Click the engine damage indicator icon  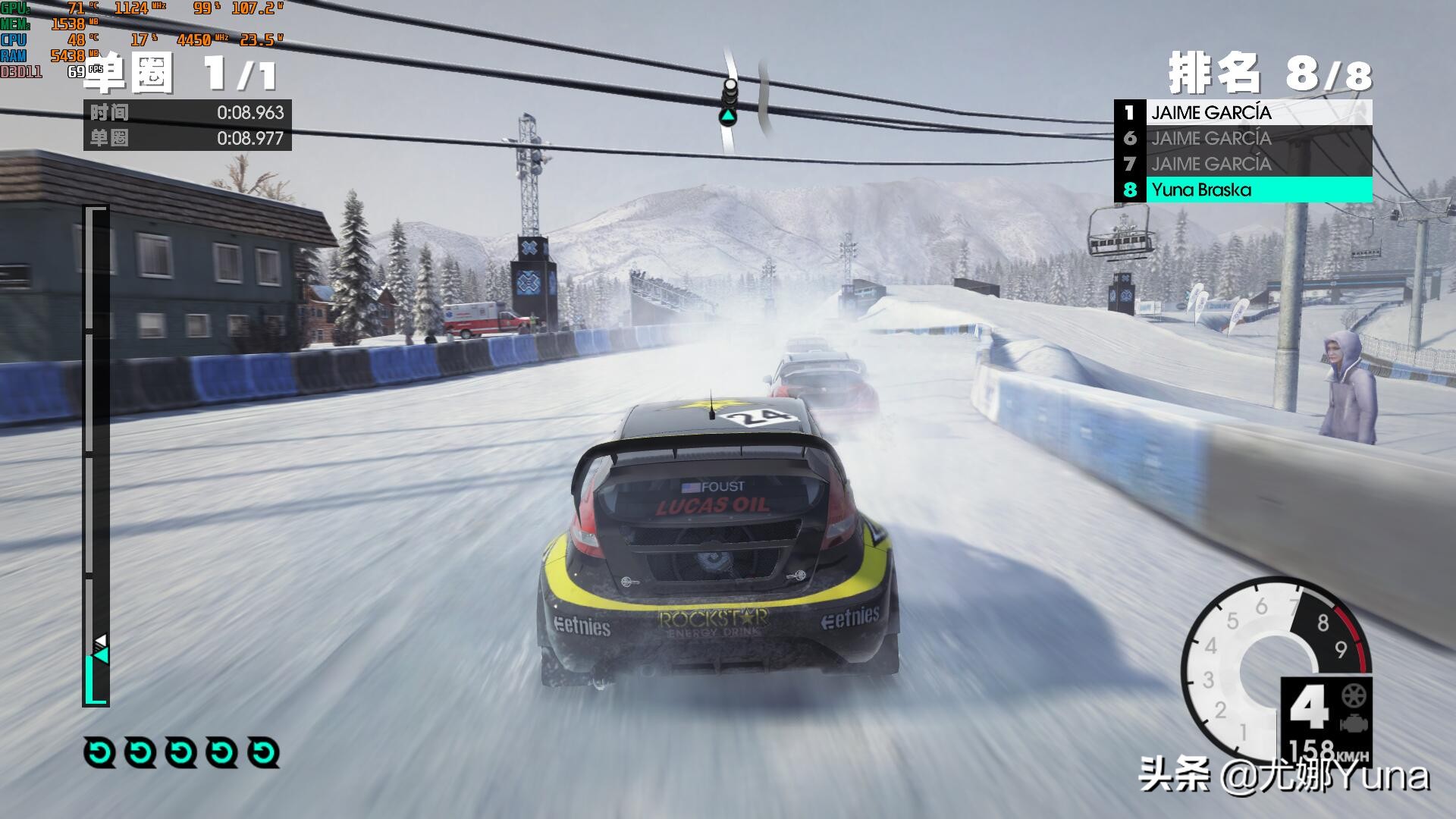coord(1353,723)
